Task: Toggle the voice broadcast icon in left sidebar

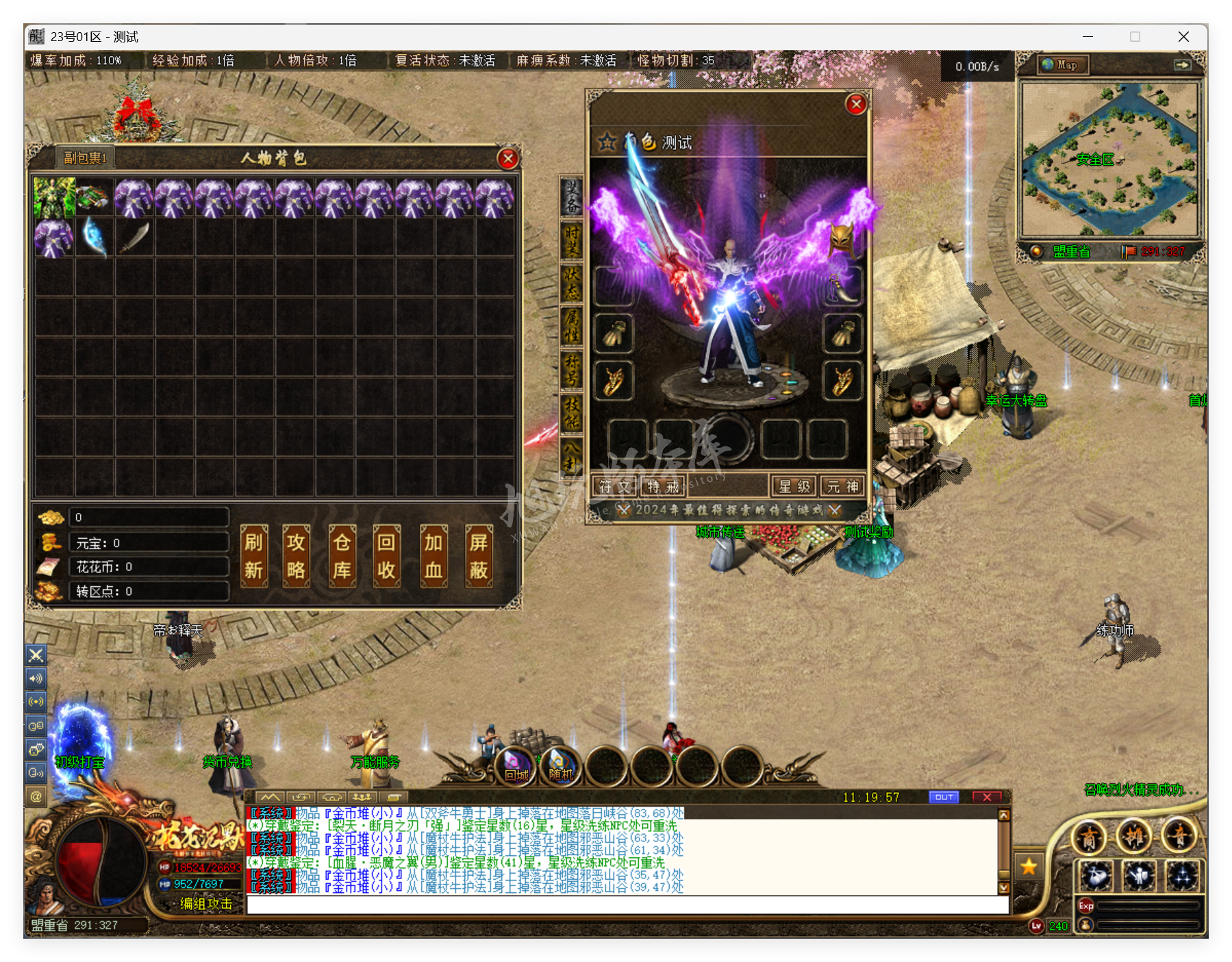Action: tap(36, 701)
